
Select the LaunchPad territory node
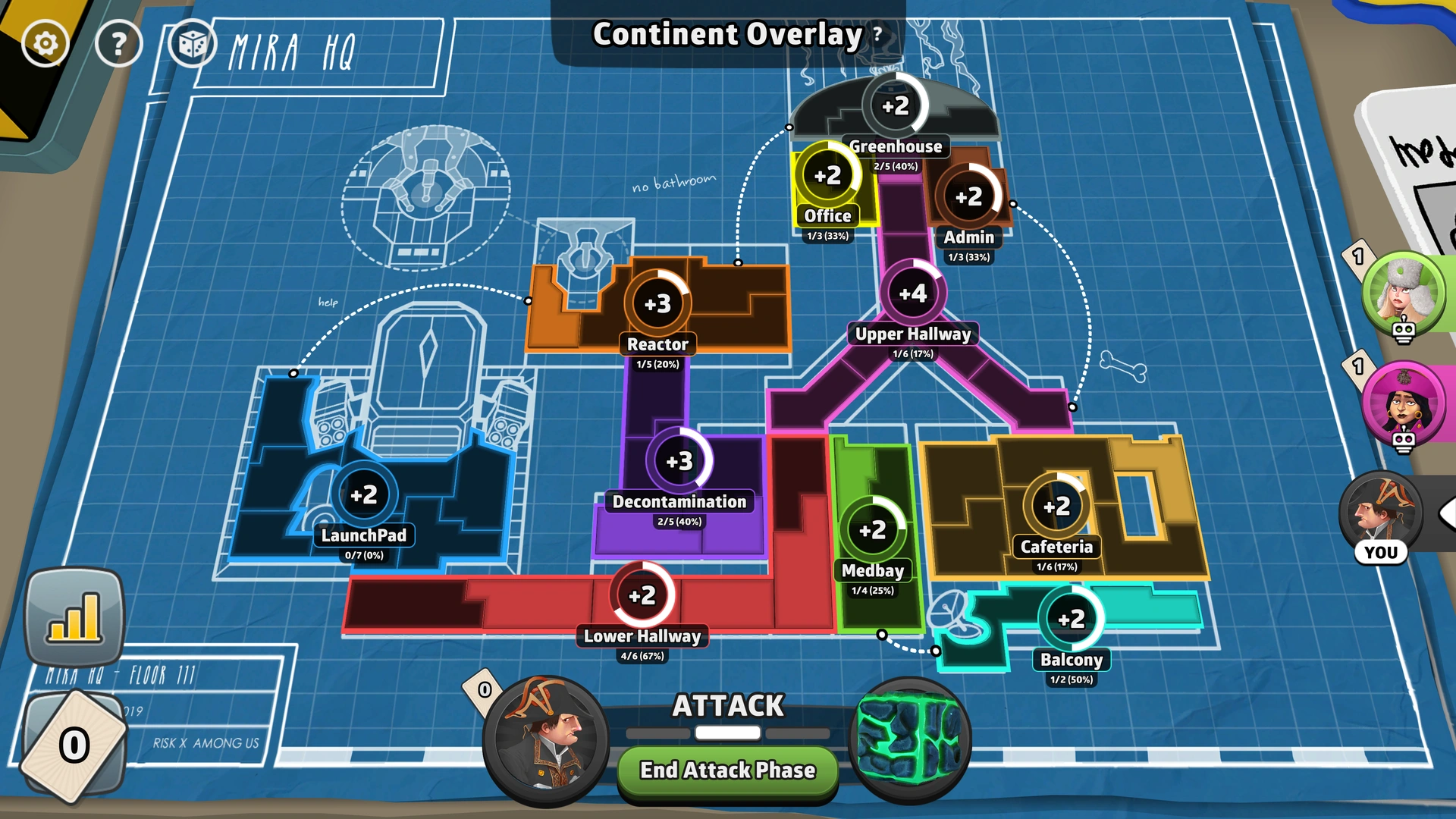[x=365, y=495]
